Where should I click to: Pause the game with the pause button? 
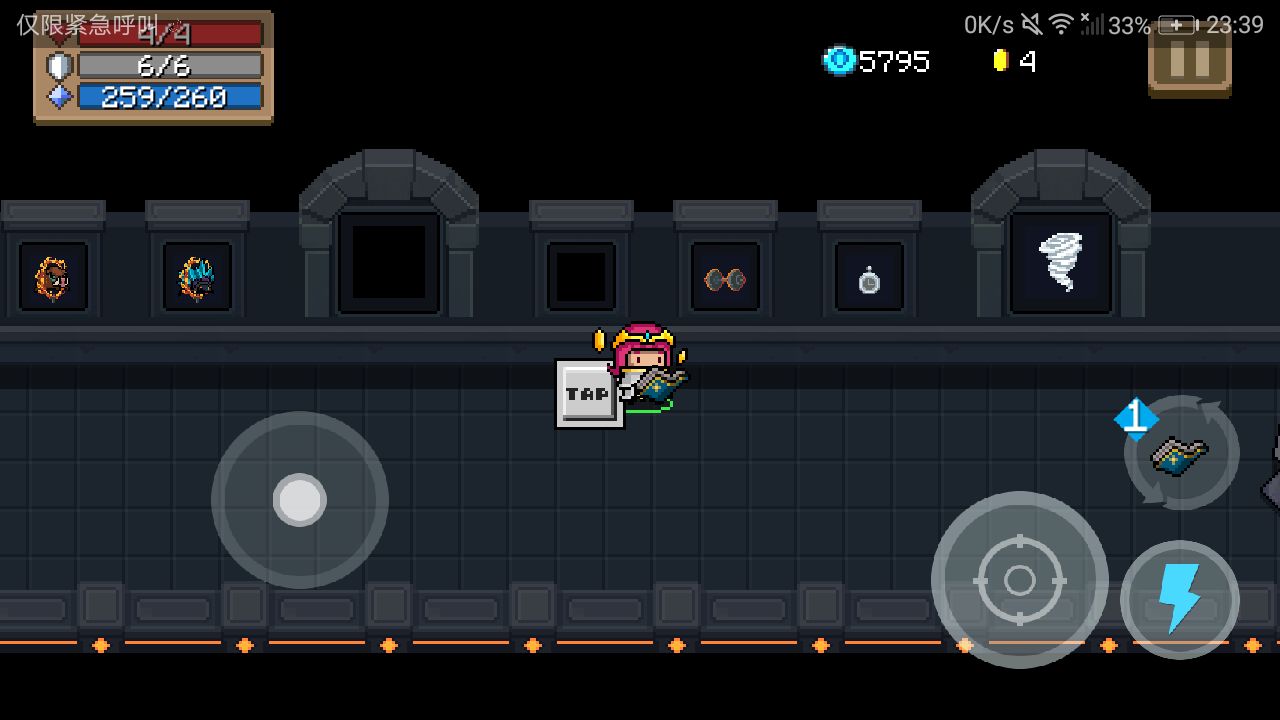(1189, 62)
